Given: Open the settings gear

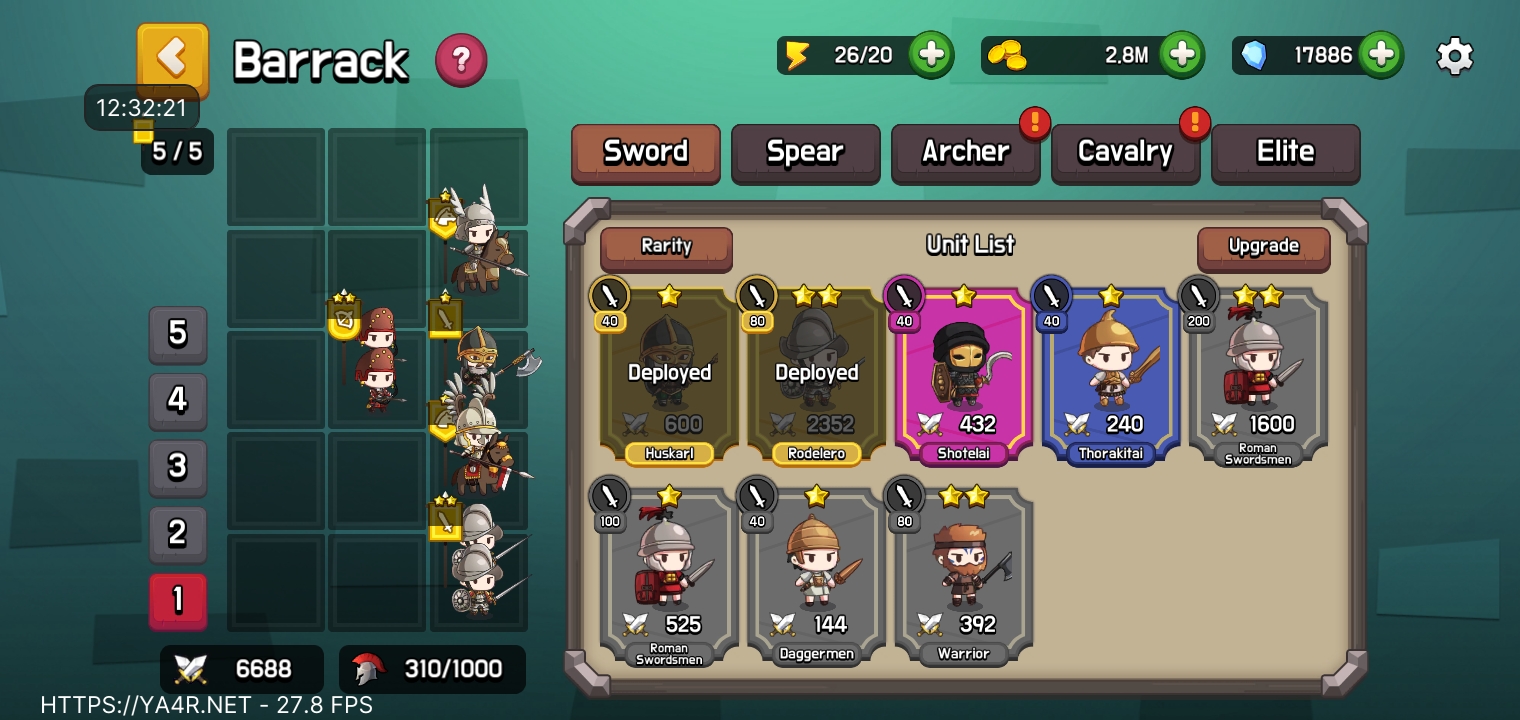Looking at the screenshot, I should pyautogui.click(x=1454, y=56).
